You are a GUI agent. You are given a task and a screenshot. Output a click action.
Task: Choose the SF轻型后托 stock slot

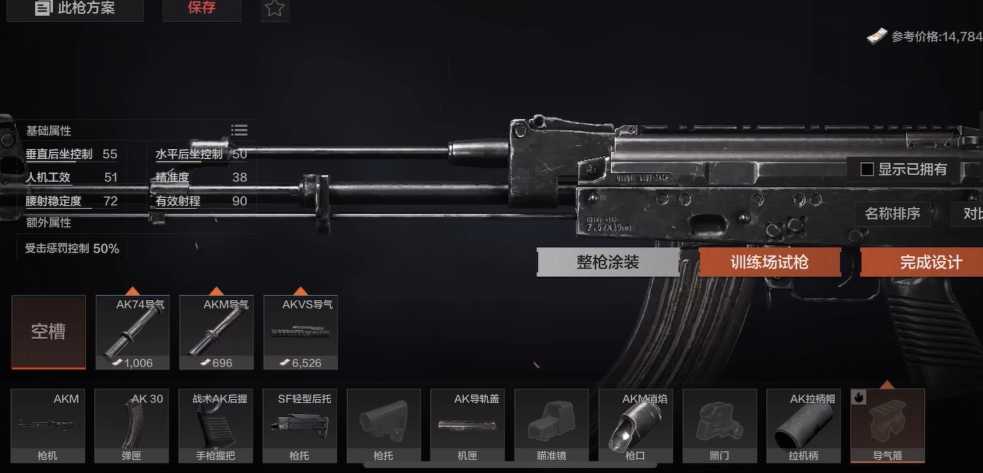click(300, 426)
